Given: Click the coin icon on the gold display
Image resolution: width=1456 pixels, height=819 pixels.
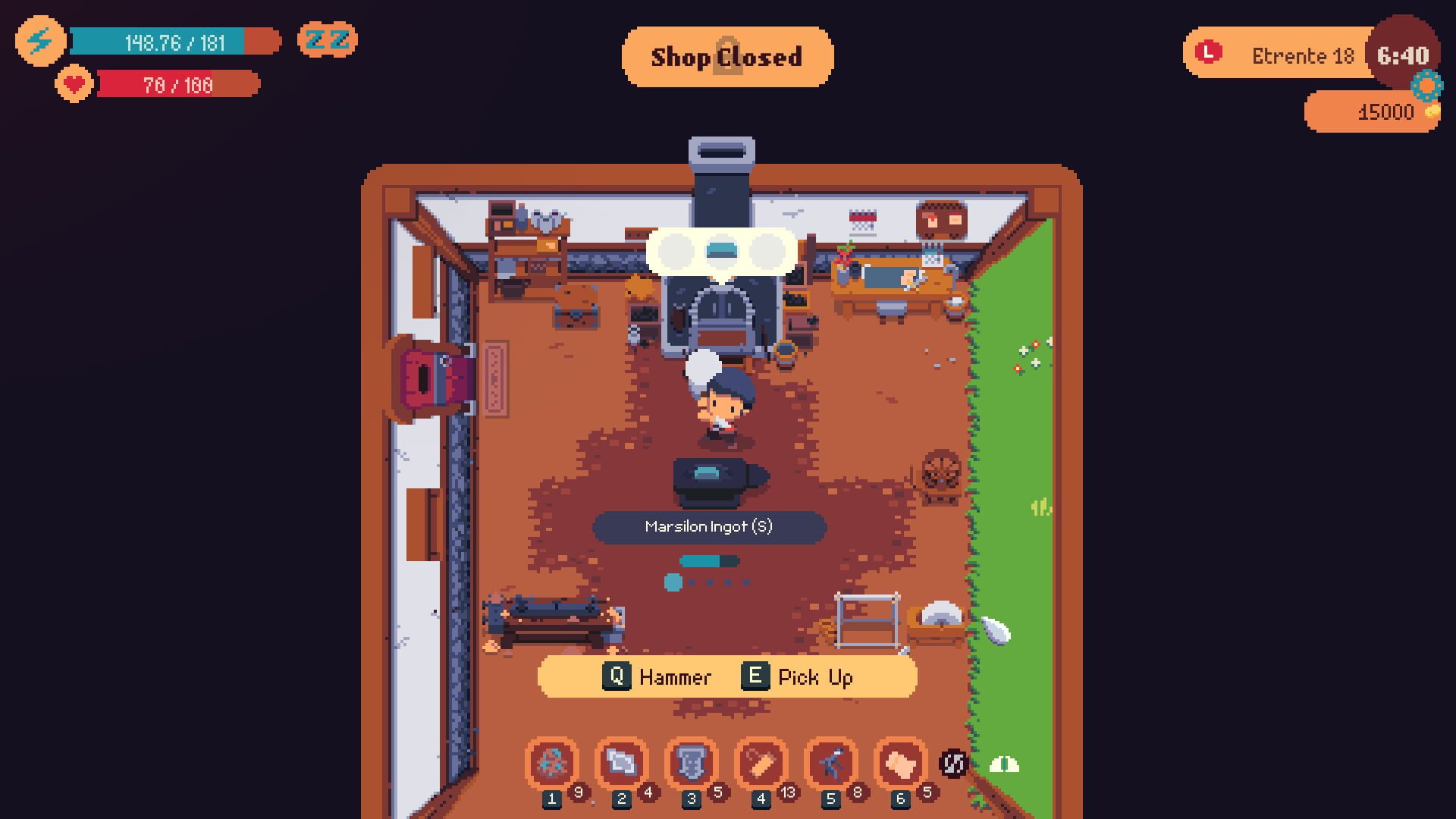Looking at the screenshot, I should coord(1432,112).
